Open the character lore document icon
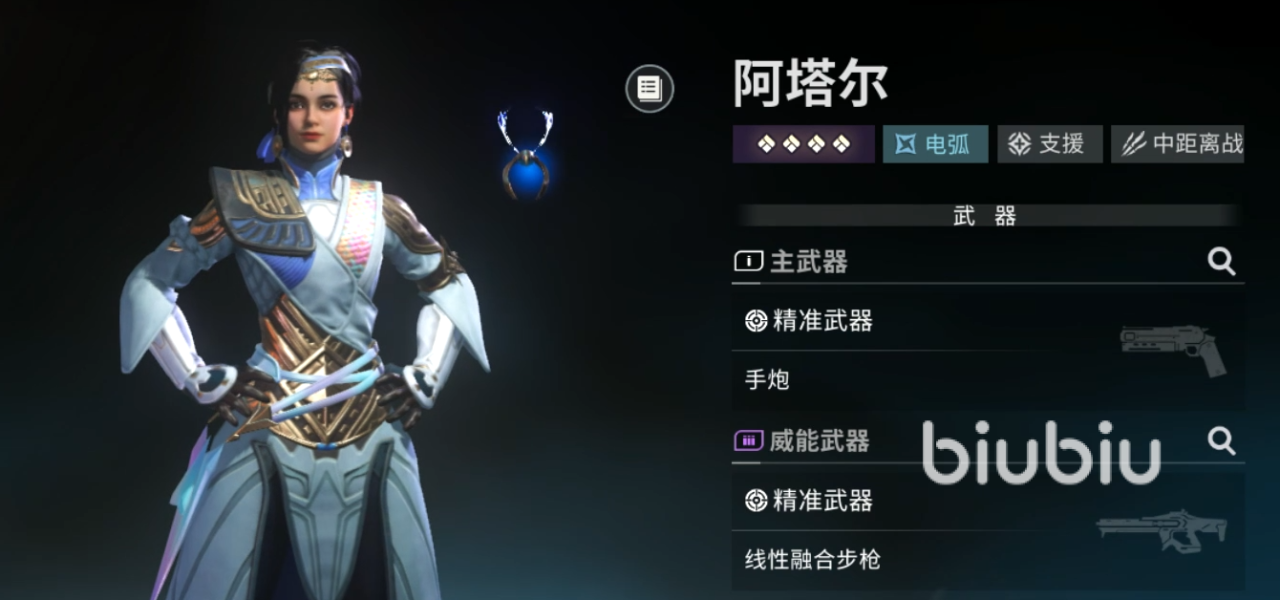 [x=650, y=88]
